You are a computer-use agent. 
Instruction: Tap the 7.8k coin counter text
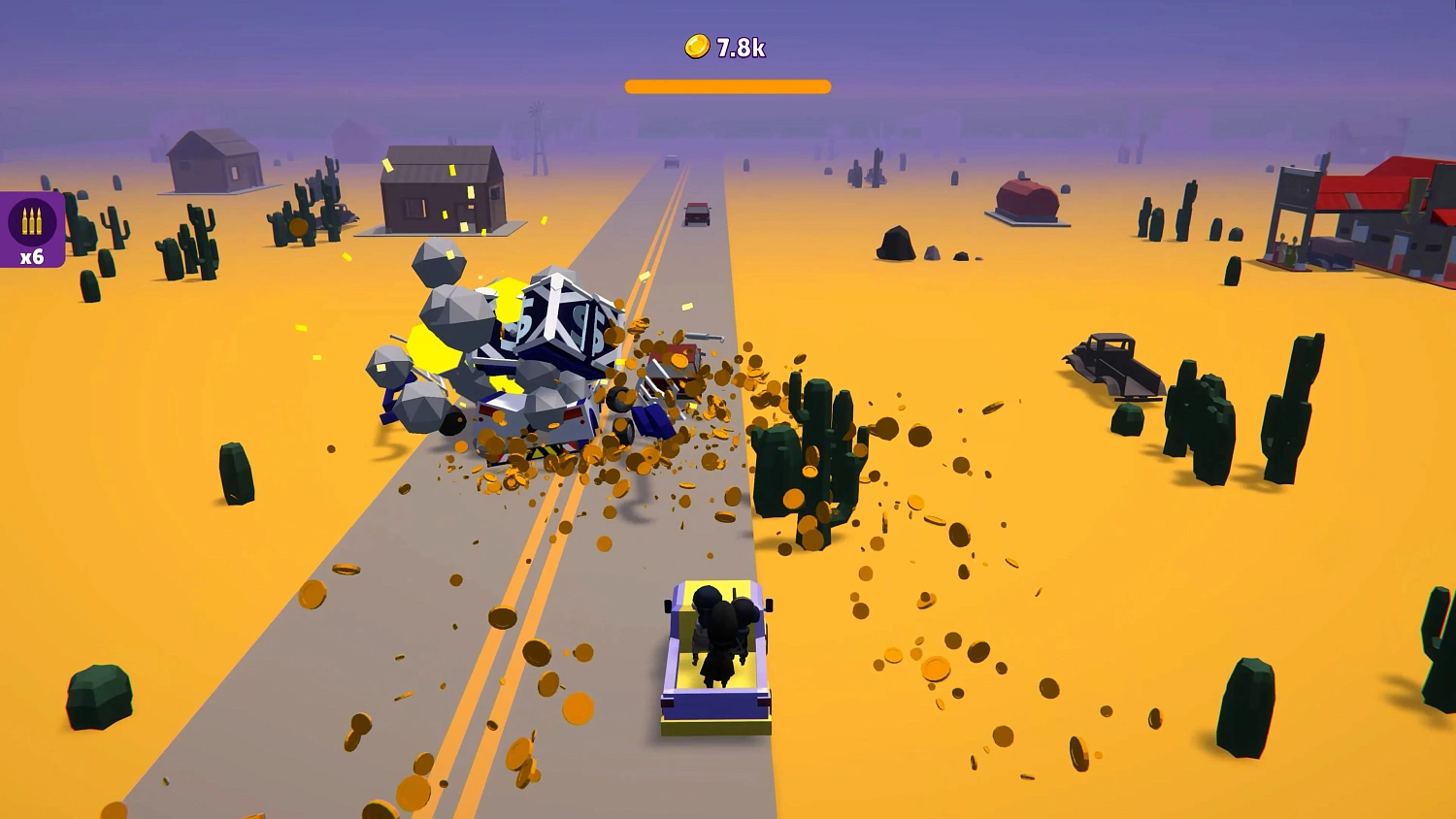(742, 45)
